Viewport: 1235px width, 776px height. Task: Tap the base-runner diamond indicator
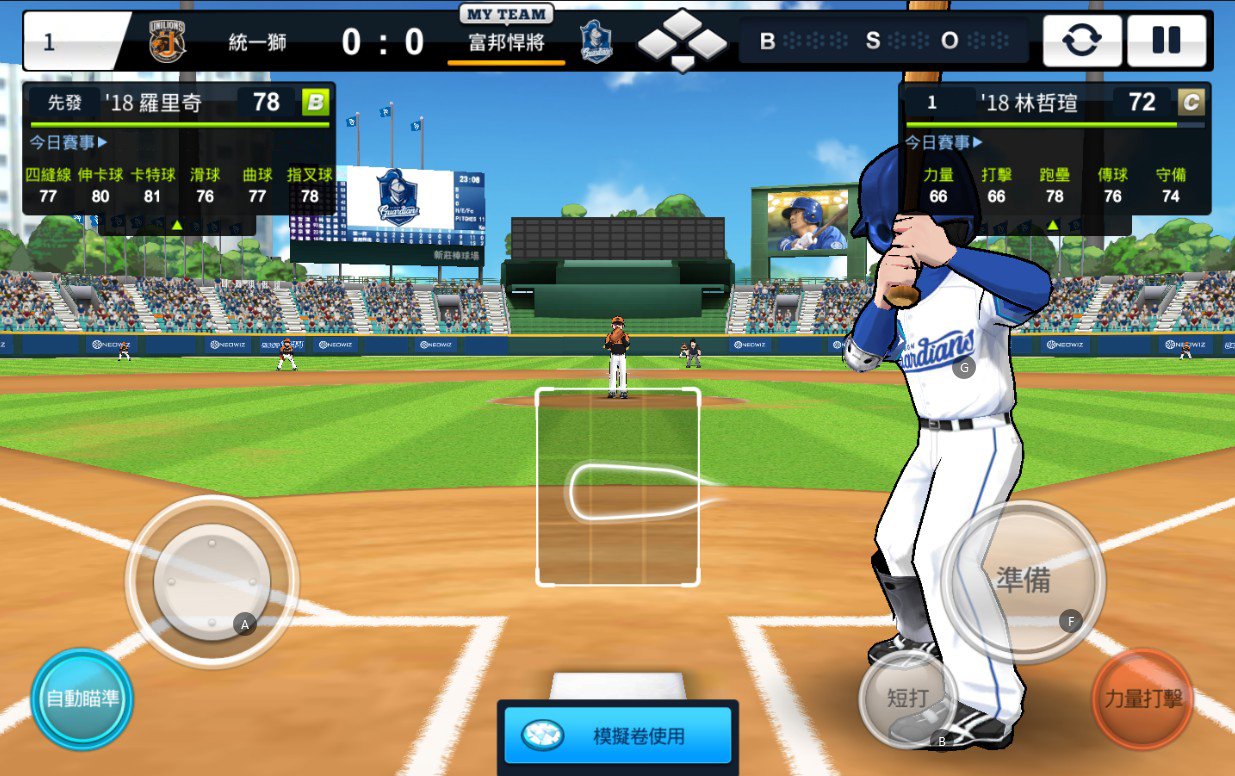682,41
